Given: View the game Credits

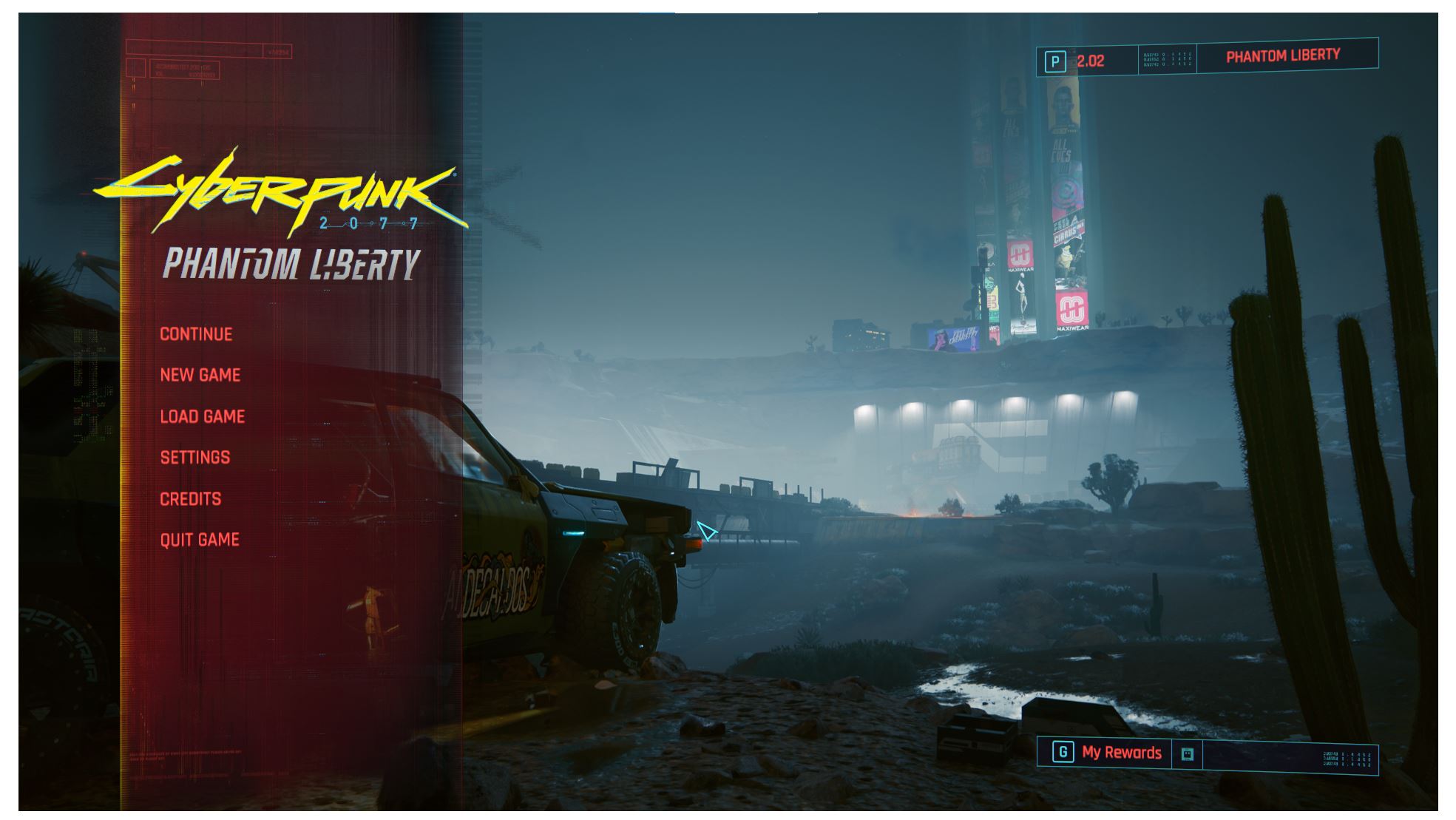Looking at the screenshot, I should 189,498.
